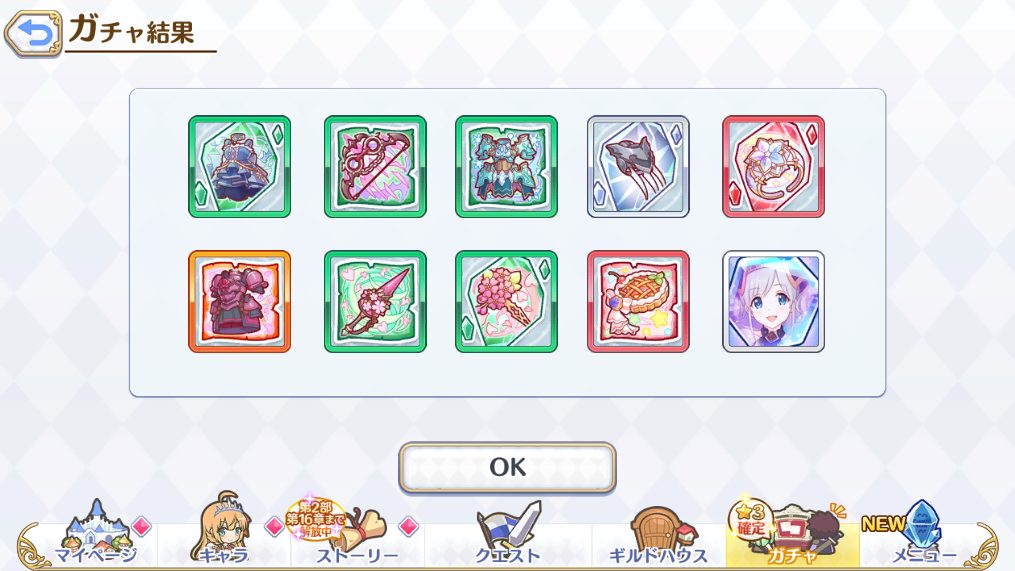Viewport: 1015px width, 571px height.
Task: View the pink flower bouquet staff item
Action: 506,301
